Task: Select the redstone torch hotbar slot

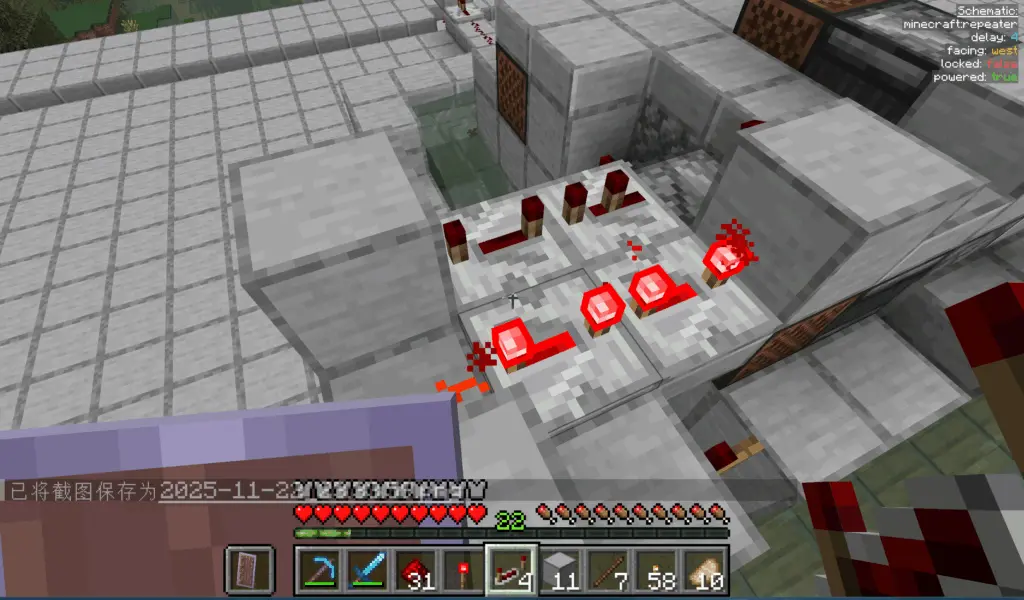Action: coord(463,570)
